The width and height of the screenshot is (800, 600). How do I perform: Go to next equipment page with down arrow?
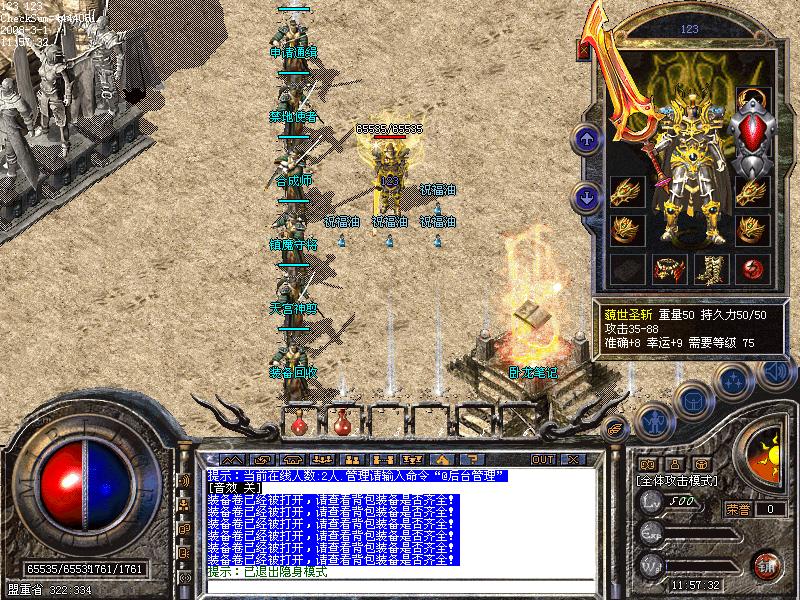[586, 195]
